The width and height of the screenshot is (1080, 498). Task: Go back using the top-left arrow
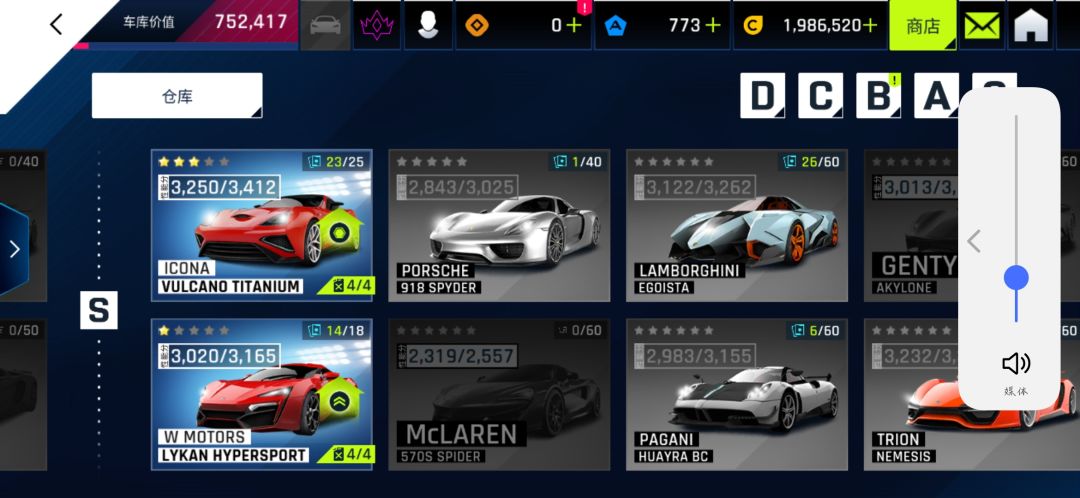pyautogui.click(x=56, y=25)
